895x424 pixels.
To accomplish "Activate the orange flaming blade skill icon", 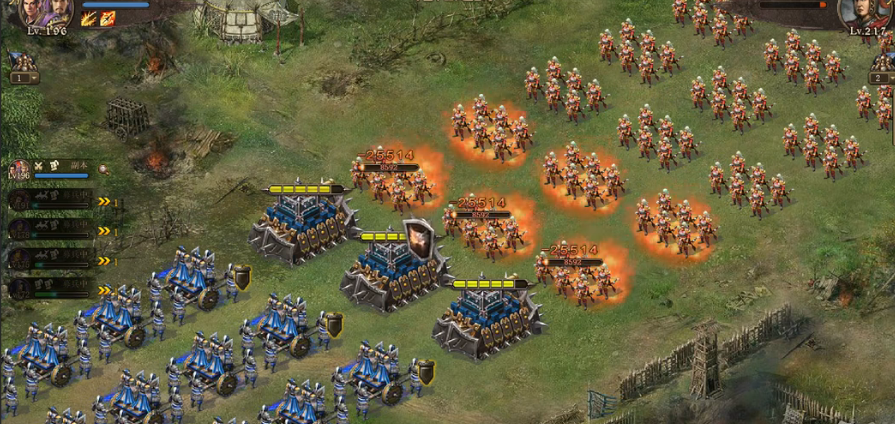I will pyautogui.click(x=108, y=18).
